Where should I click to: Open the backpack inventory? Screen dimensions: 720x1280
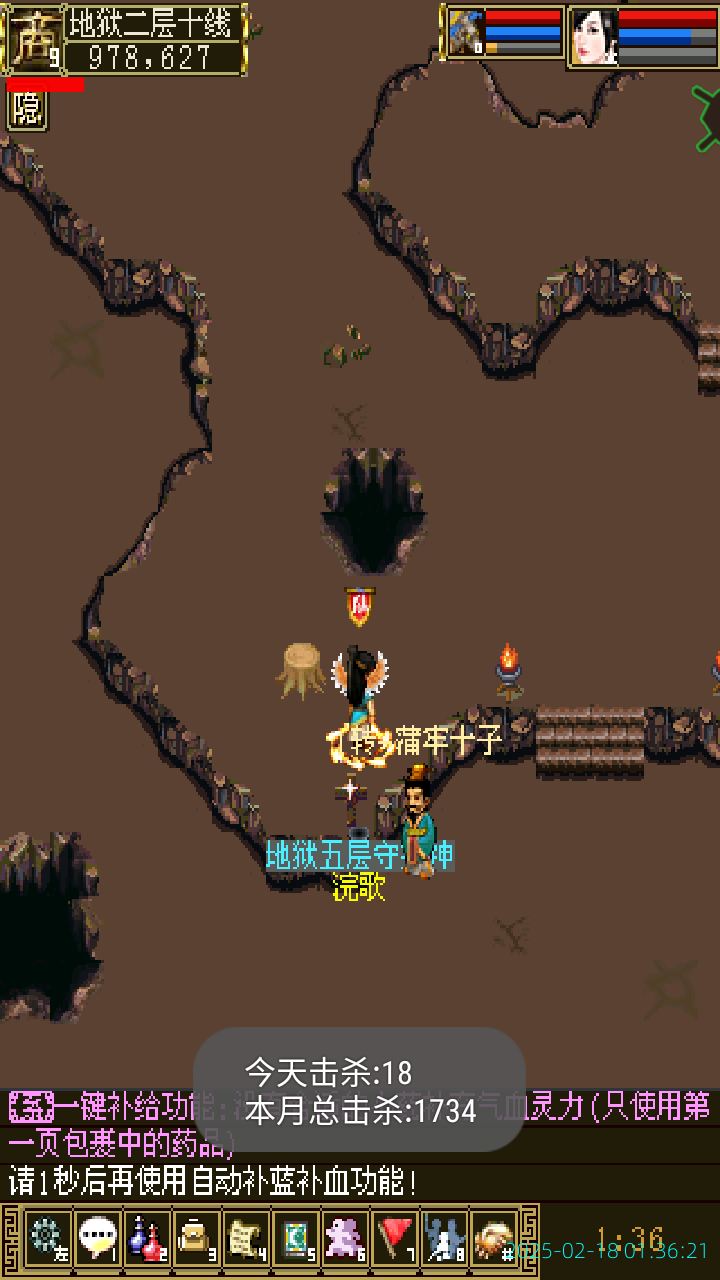[x=196, y=1238]
